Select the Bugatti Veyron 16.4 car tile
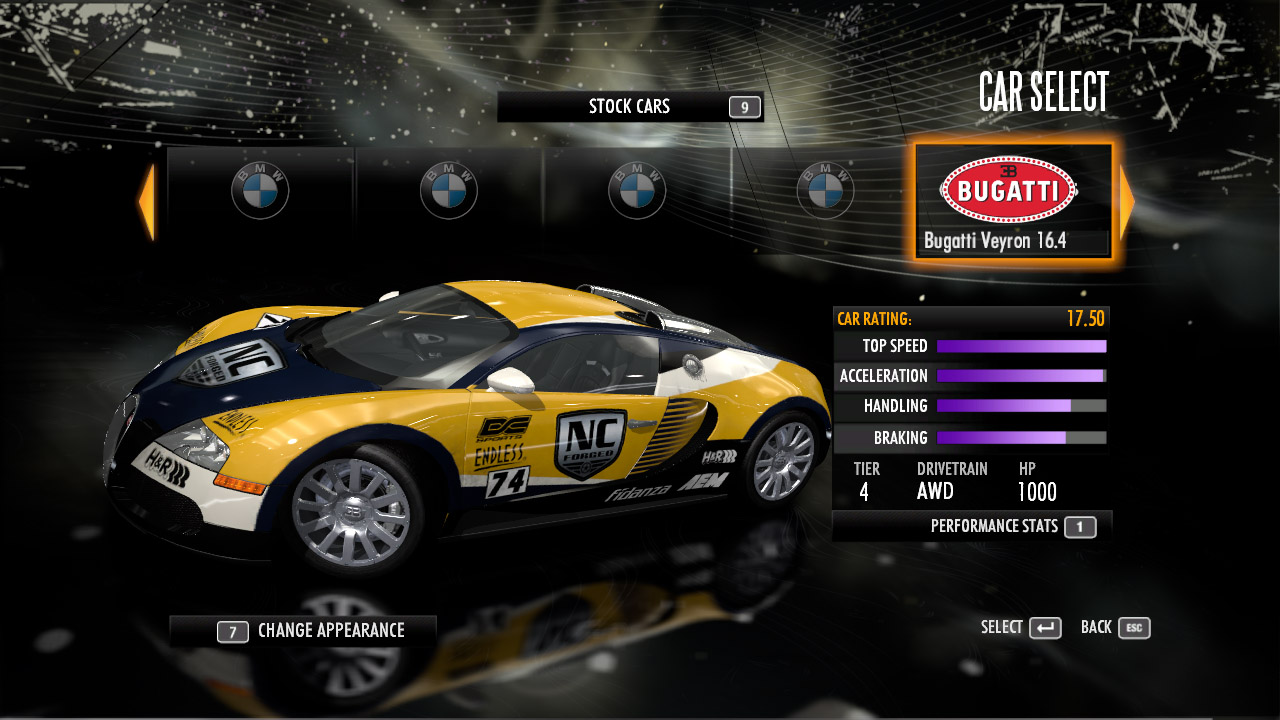 click(1013, 202)
